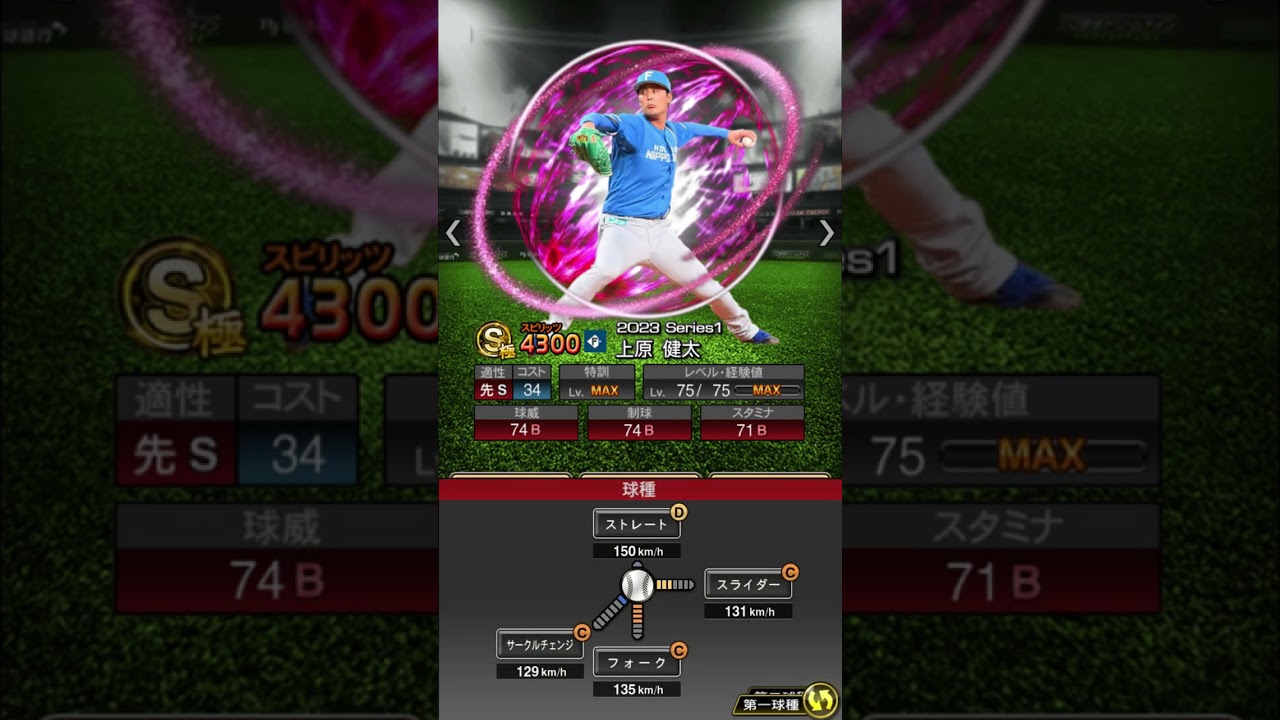Show the previous player card with left arrow
The height and width of the screenshot is (720, 1280).
pos(453,233)
